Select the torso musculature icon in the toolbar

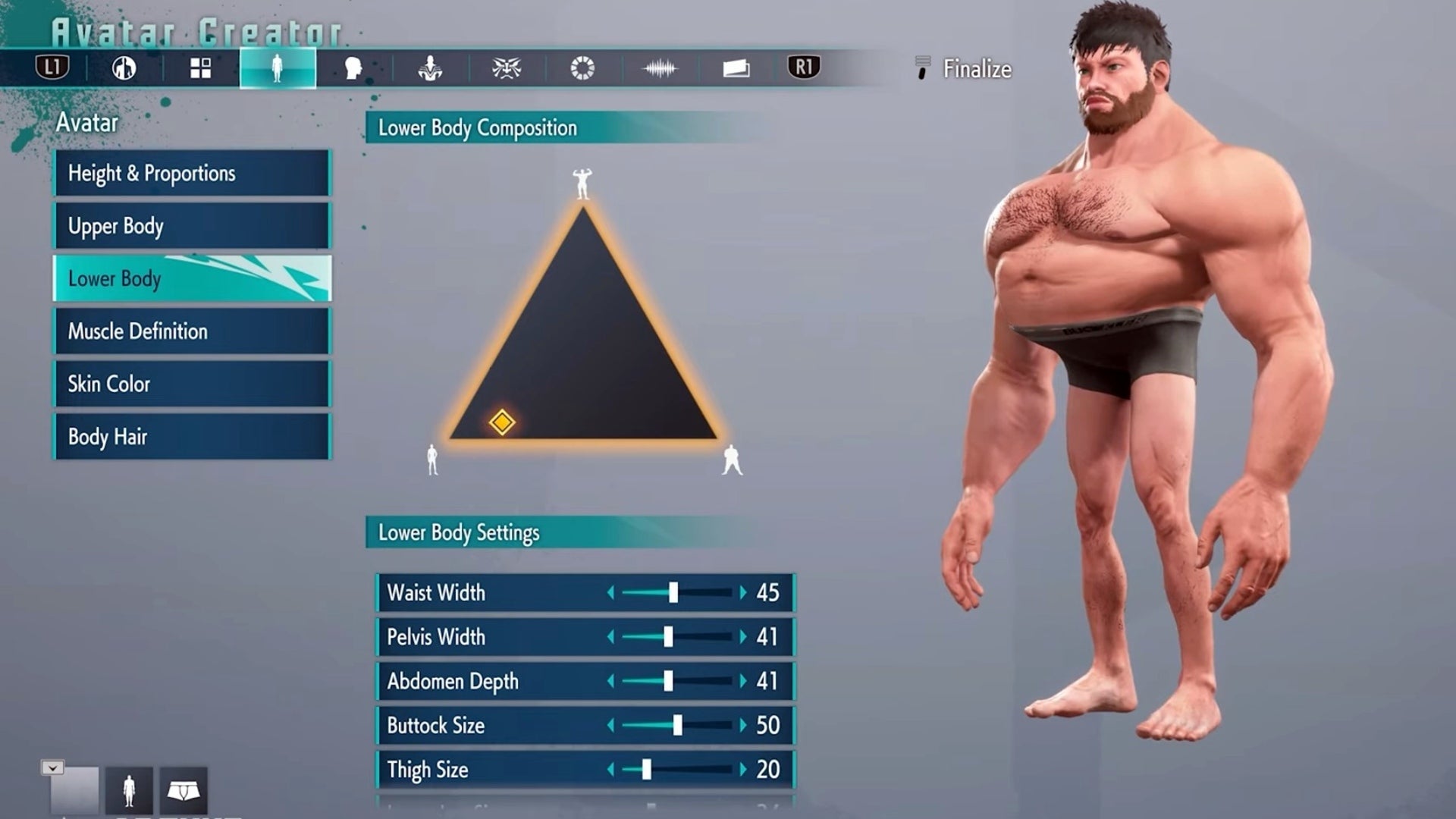[x=428, y=68]
